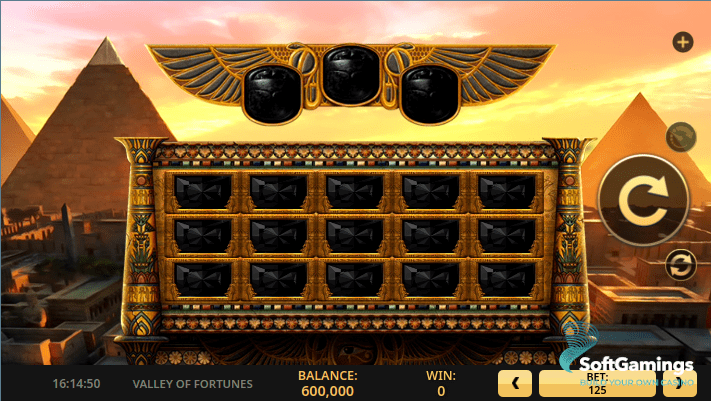Open the plus menu button

point(683,42)
